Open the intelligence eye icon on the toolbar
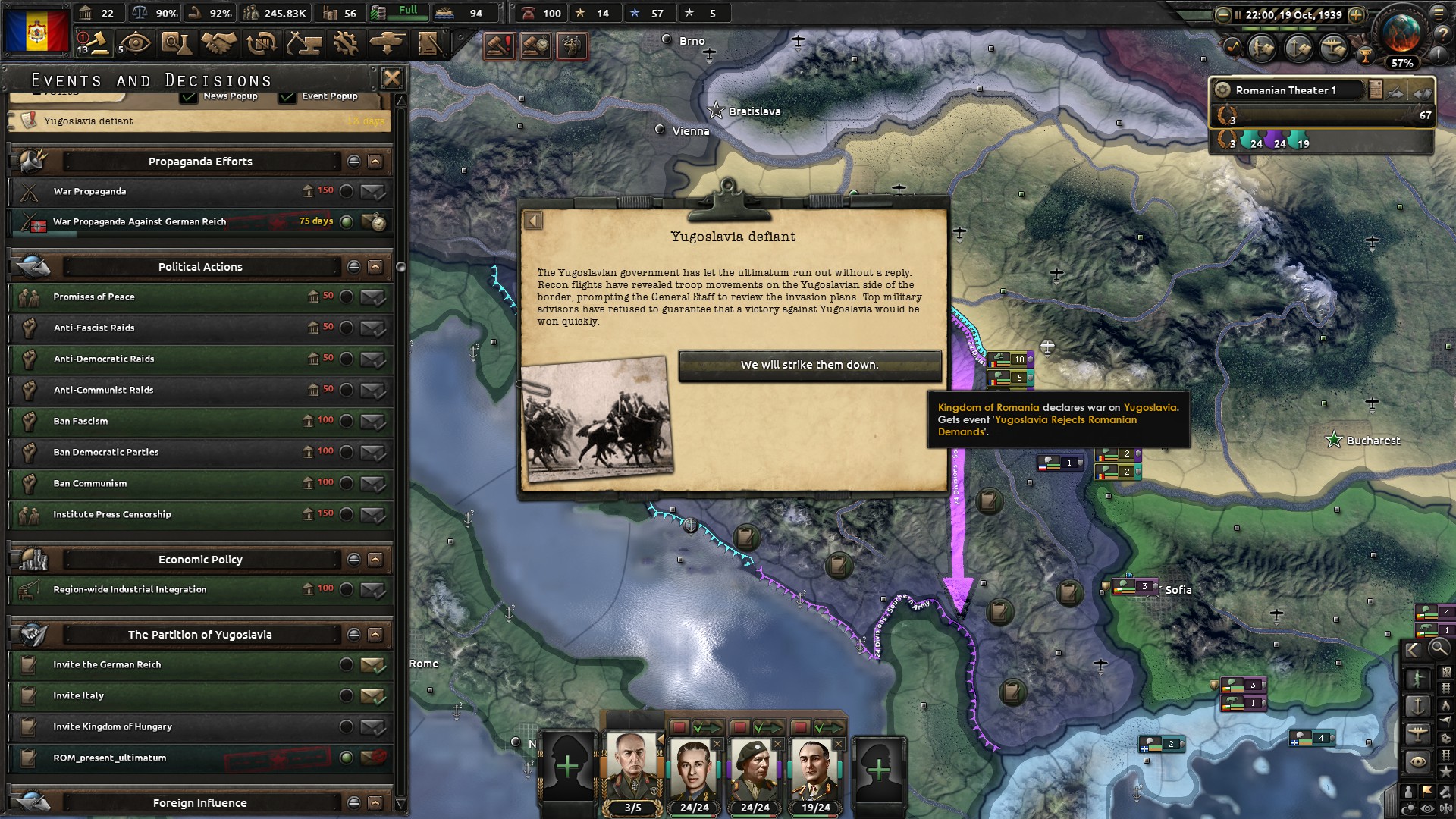The width and height of the screenshot is (1456, 819). click(x=135, y=43)
